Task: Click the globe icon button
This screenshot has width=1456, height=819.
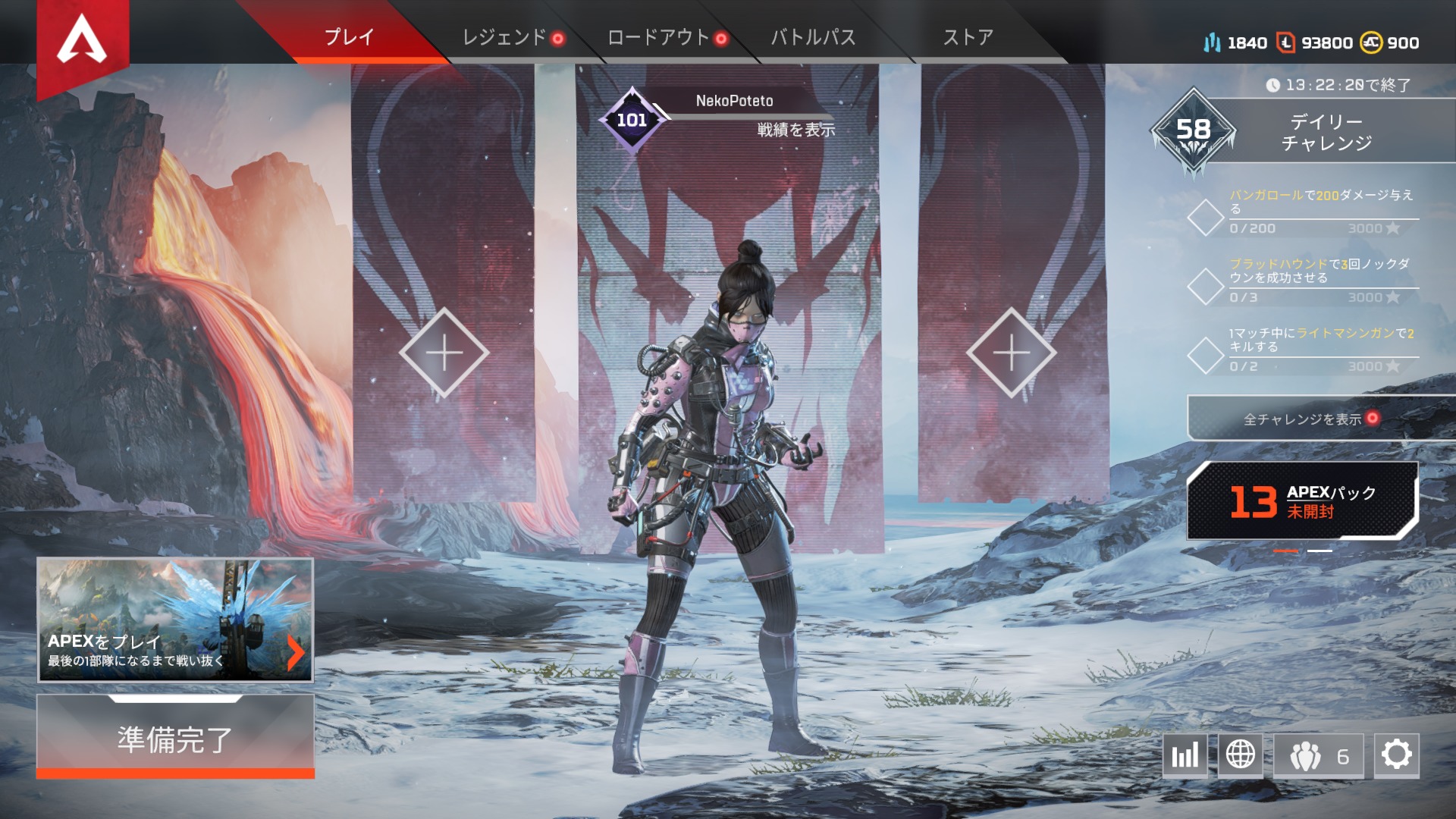Action: 1241,755
